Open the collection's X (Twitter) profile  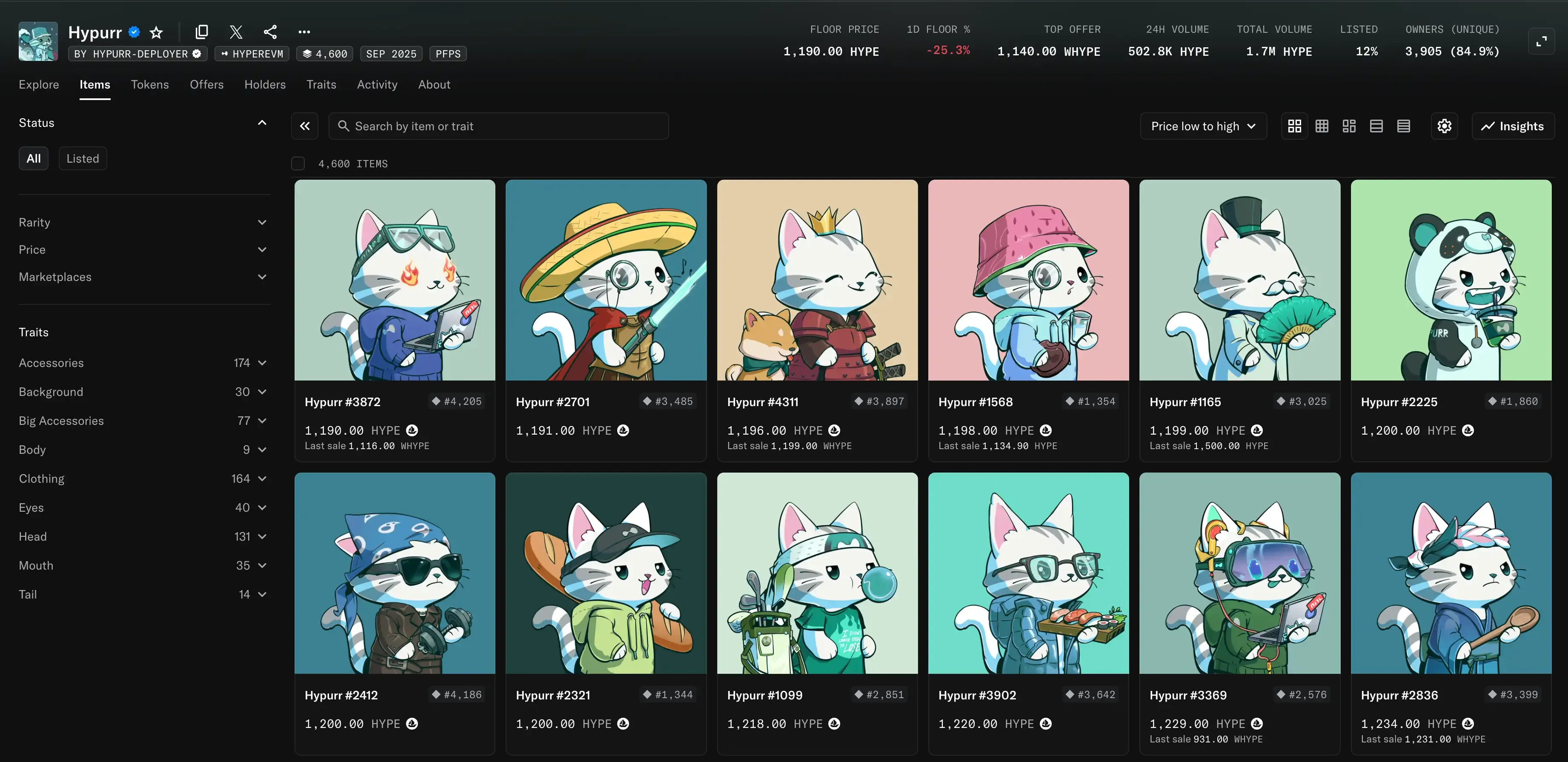[235, 32]
